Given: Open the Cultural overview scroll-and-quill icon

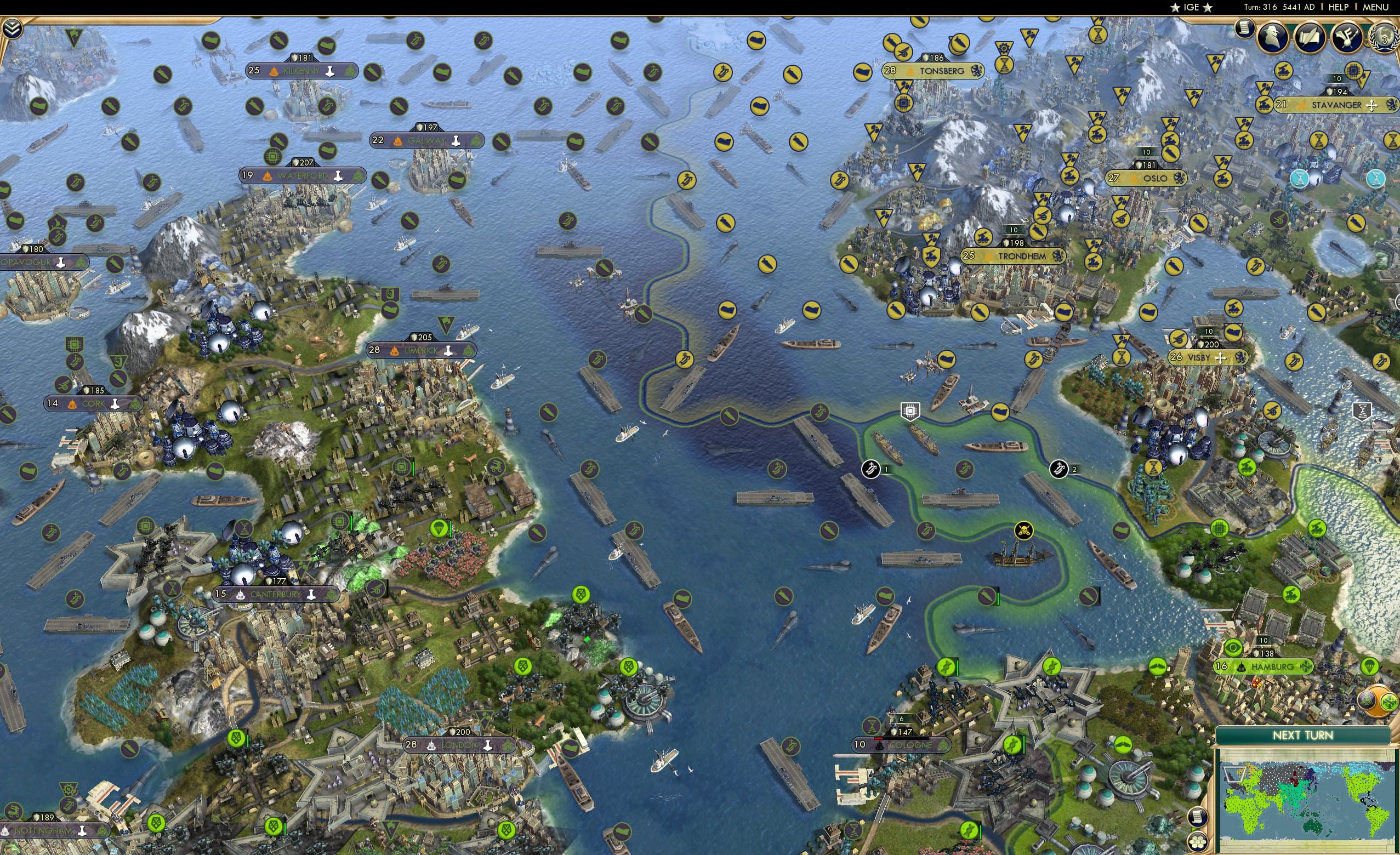Looking at the screenshot, I should (1311, 37).
